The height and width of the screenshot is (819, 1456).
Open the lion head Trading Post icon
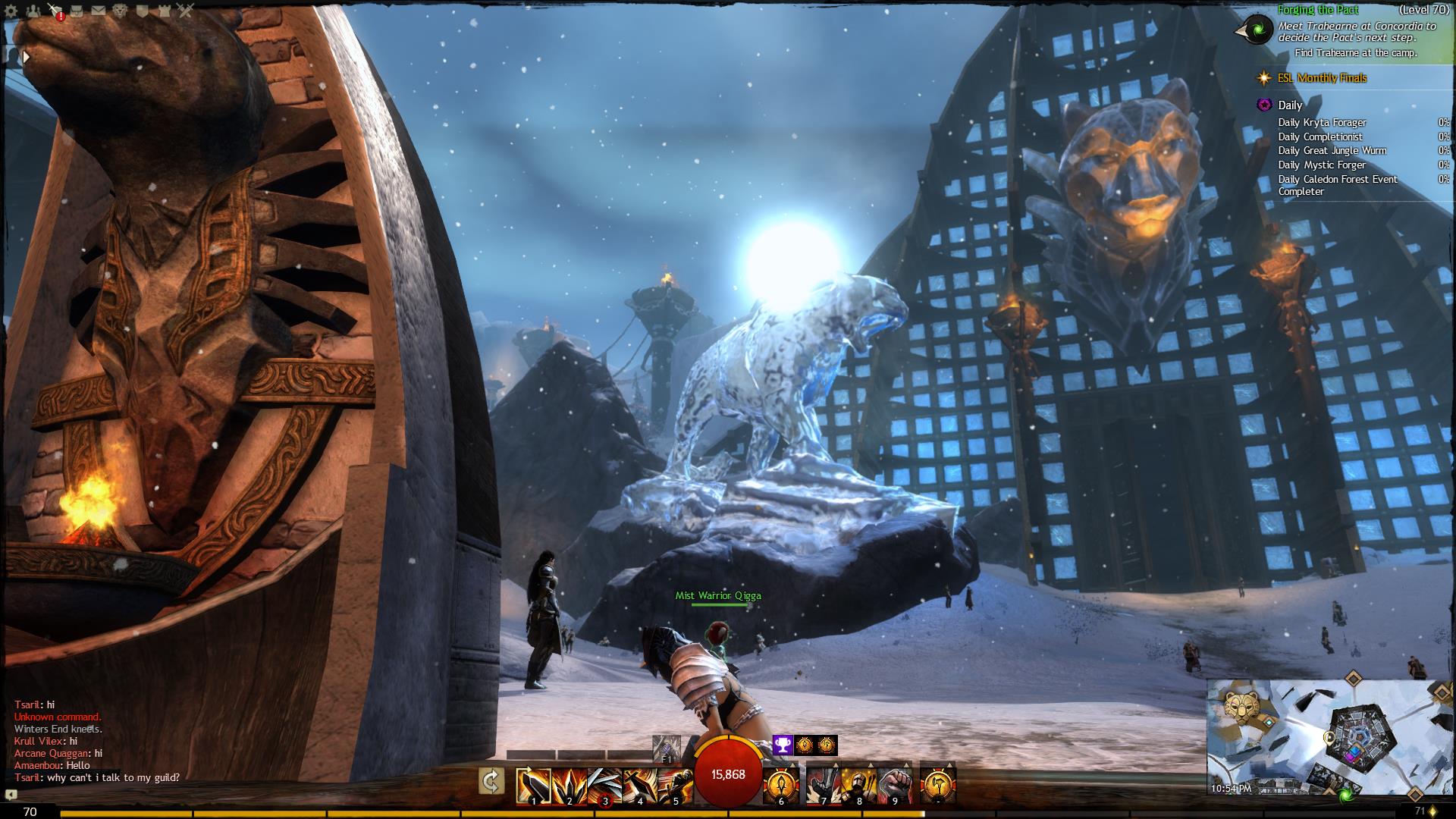[x=121, y=11]
